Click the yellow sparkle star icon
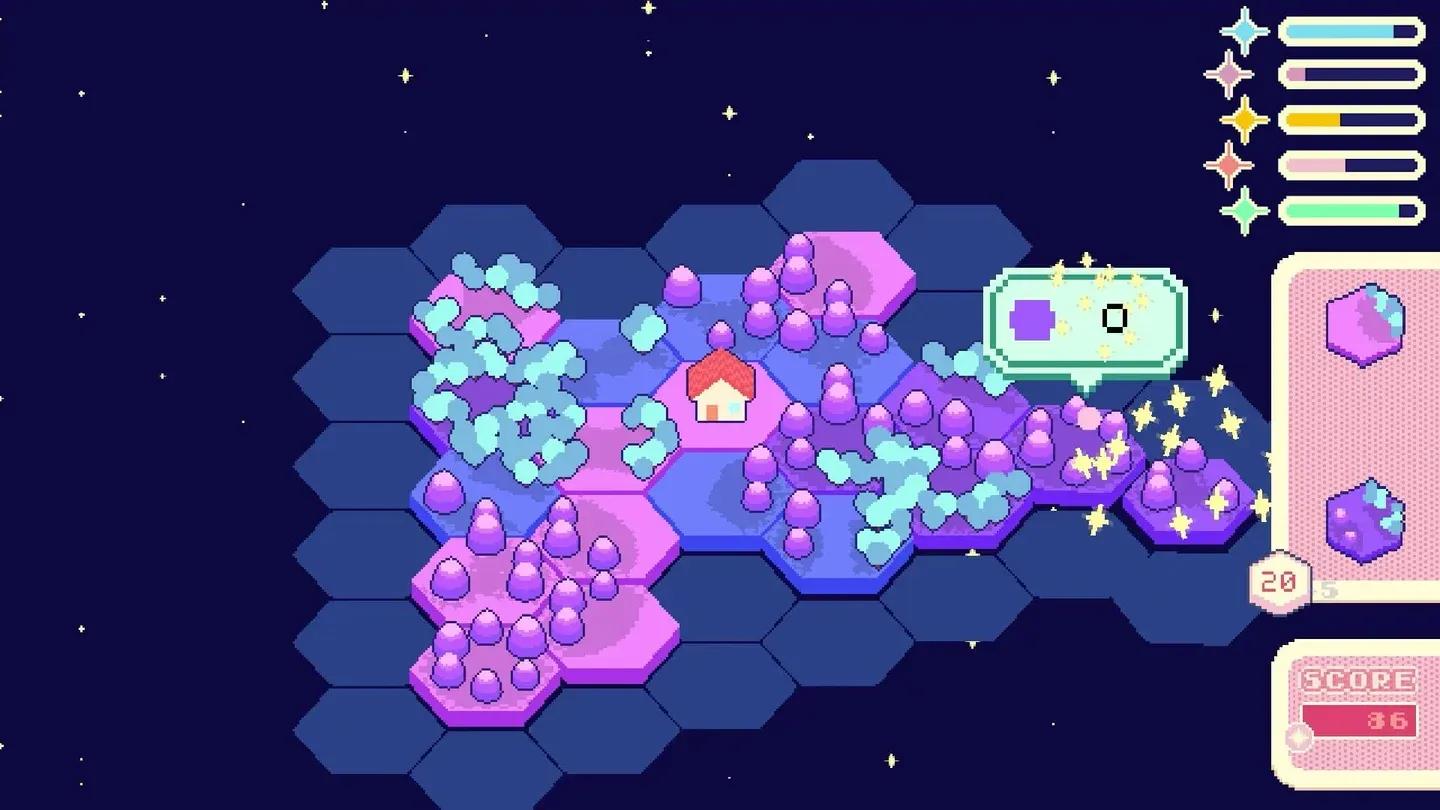The image size is (1440, 810). coord(1243,119)
